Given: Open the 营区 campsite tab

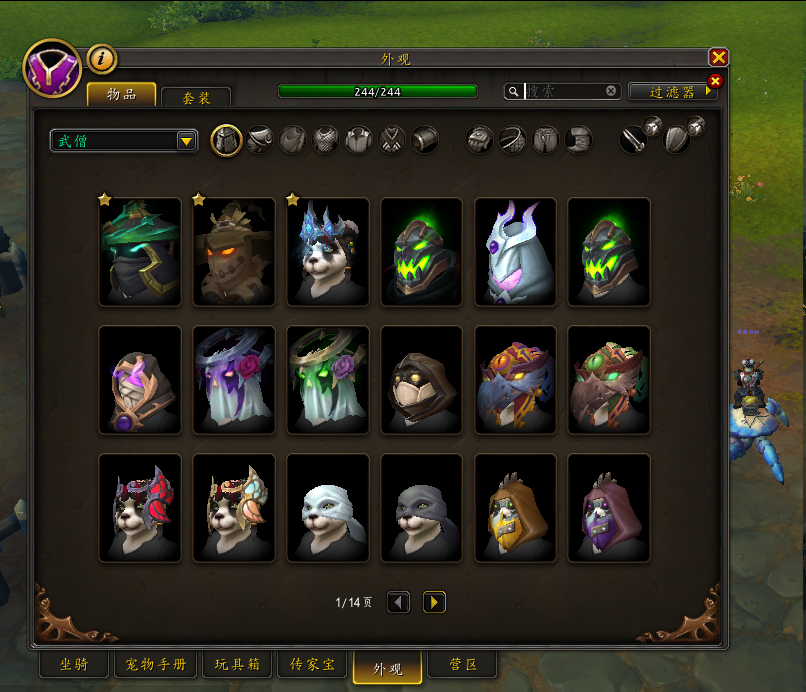Looking at the screenshot, I should pos(460,664).
